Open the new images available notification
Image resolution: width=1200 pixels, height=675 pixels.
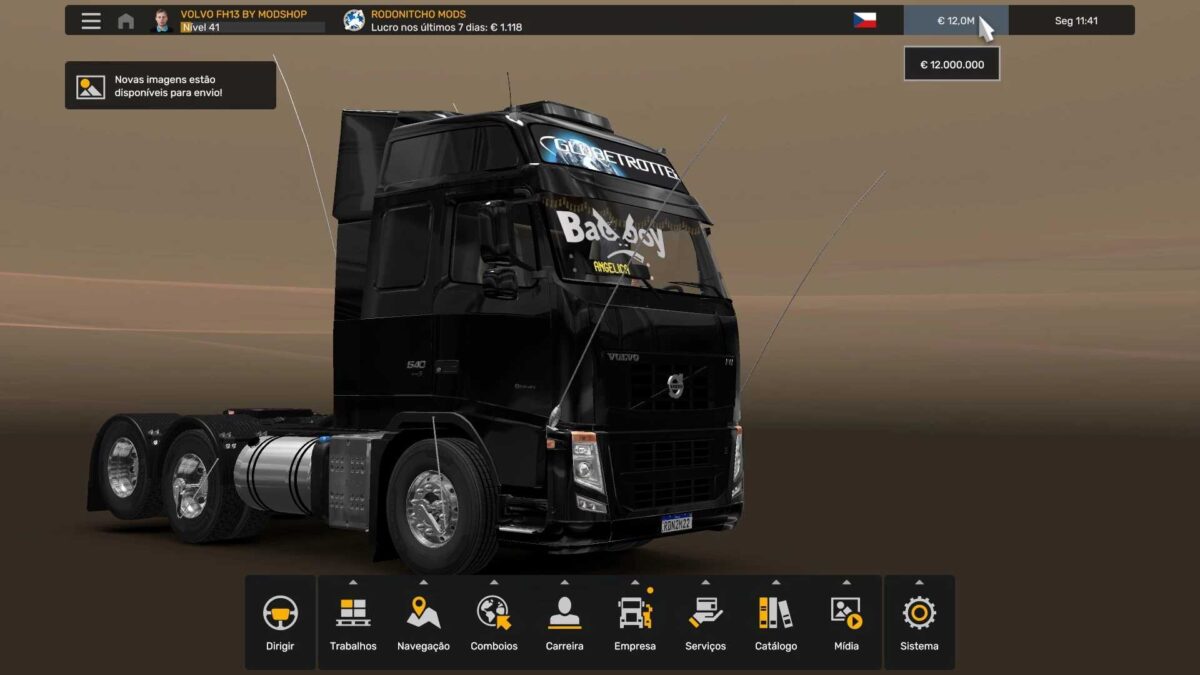click(170, 86)
